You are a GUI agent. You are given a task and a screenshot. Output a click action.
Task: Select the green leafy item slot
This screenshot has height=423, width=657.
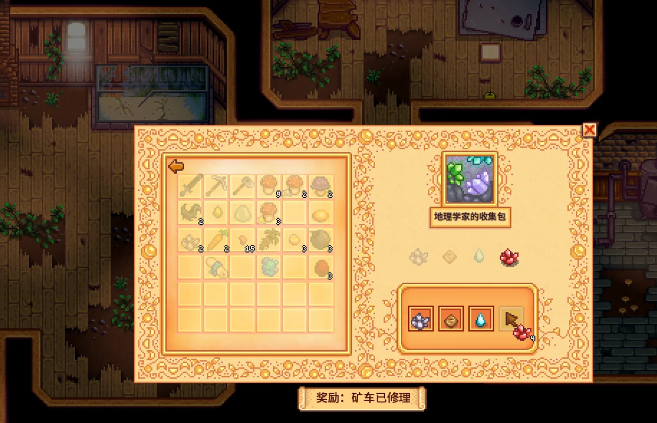[x=269, y=266]
